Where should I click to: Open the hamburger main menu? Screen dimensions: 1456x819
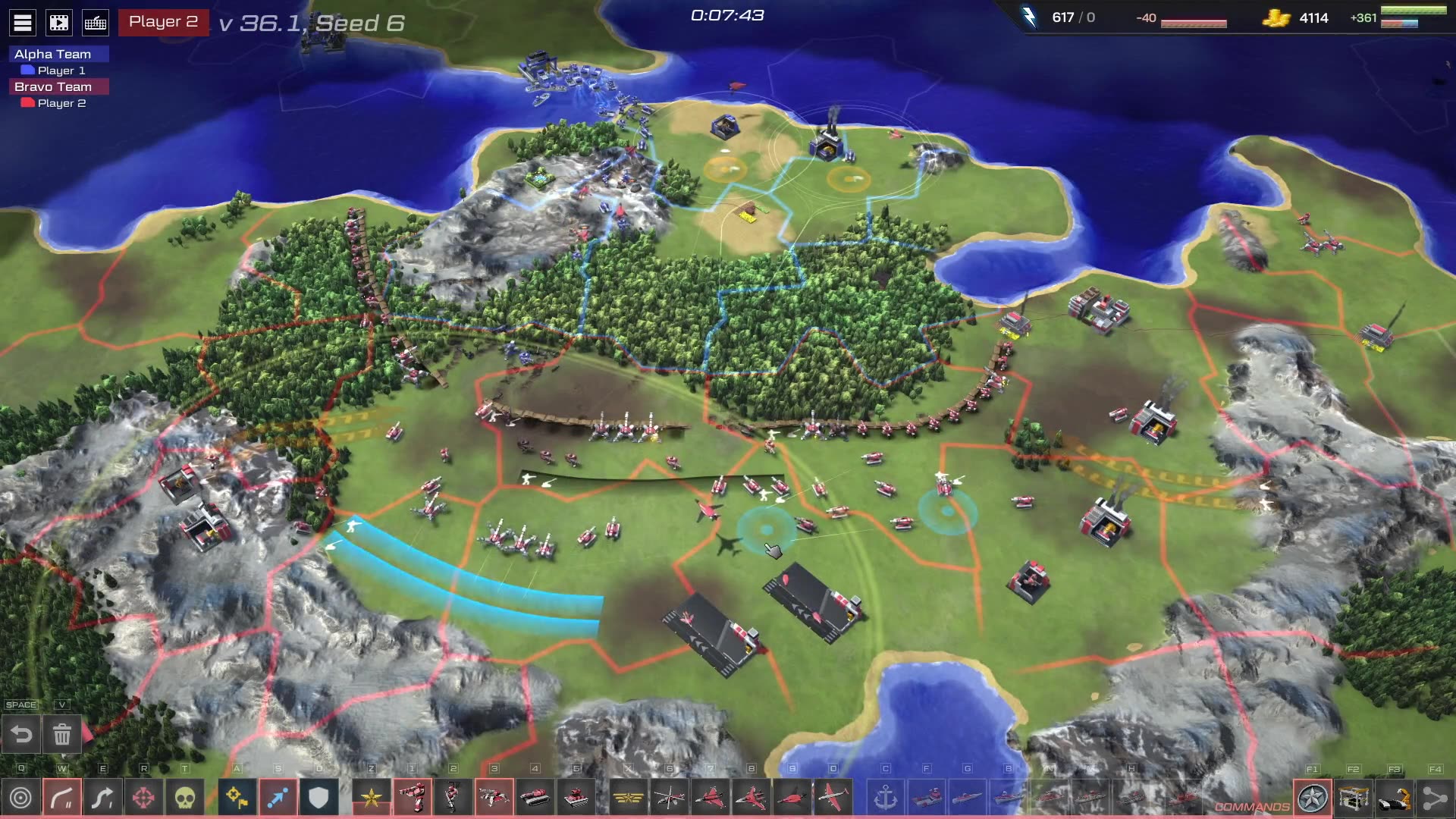(23, 23)
